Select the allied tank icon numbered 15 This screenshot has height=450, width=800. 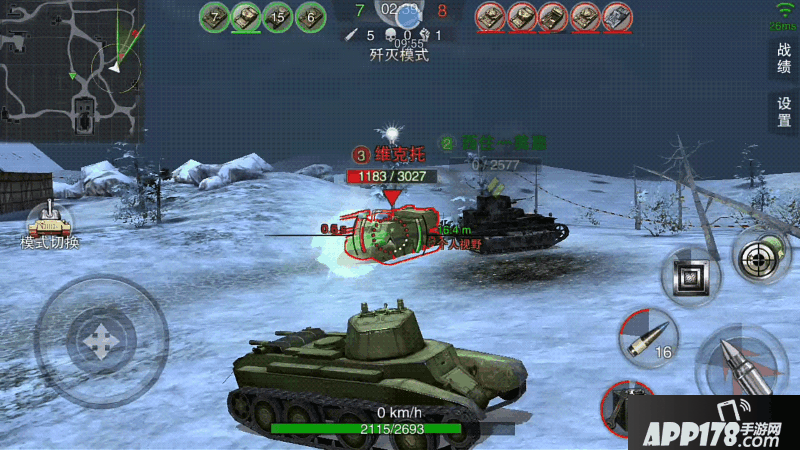tap(277, 16)
